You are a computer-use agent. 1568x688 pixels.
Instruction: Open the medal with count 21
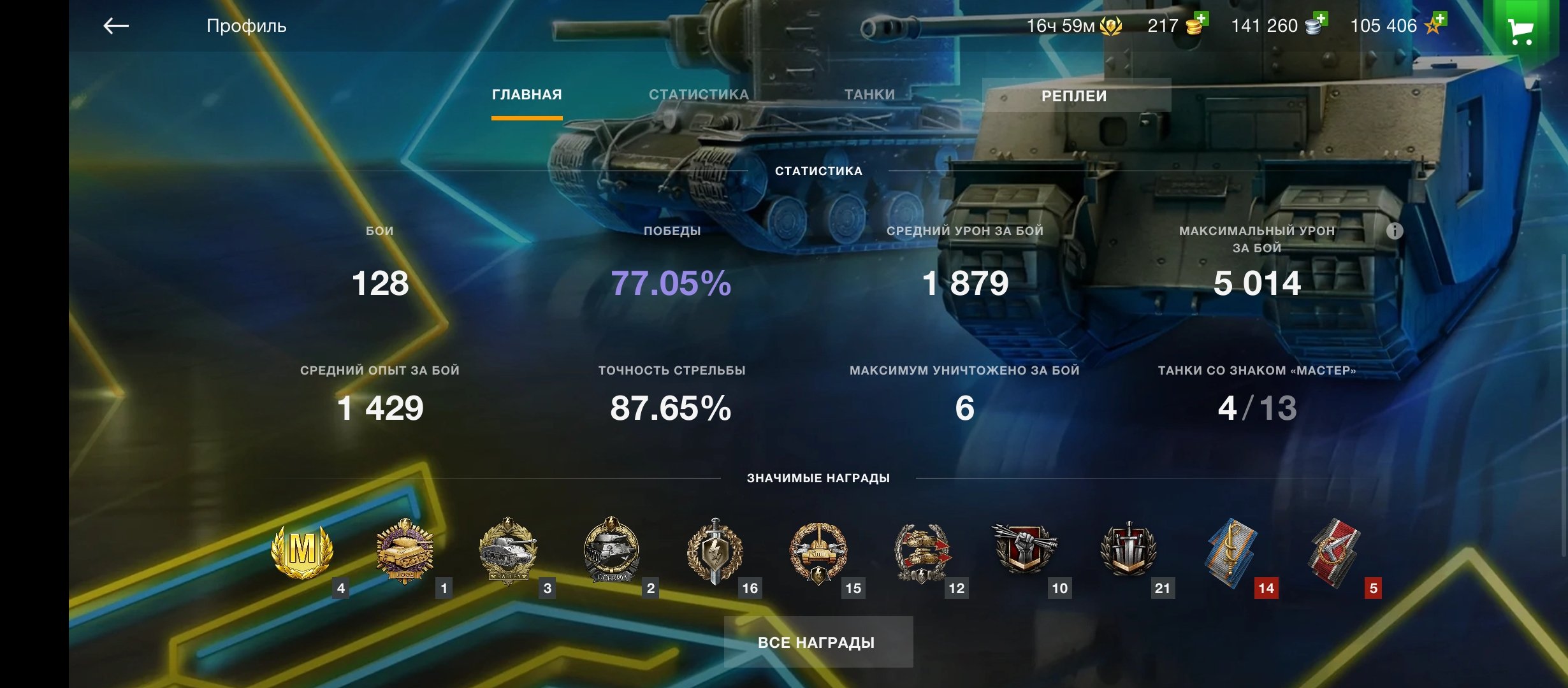pyautogui.click(x=1128, y=550)
